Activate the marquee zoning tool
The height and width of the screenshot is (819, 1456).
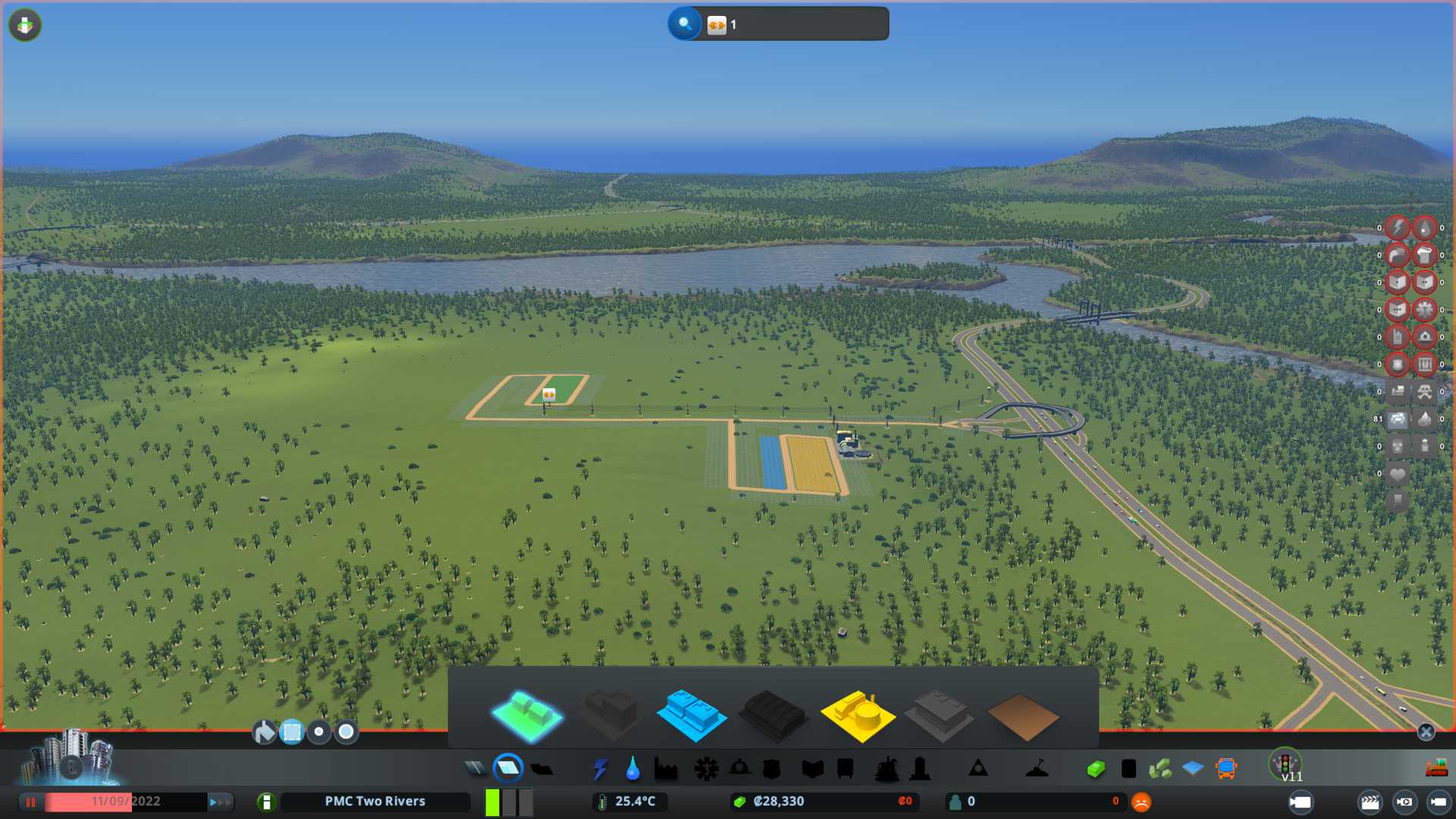[x=292, y=732]
